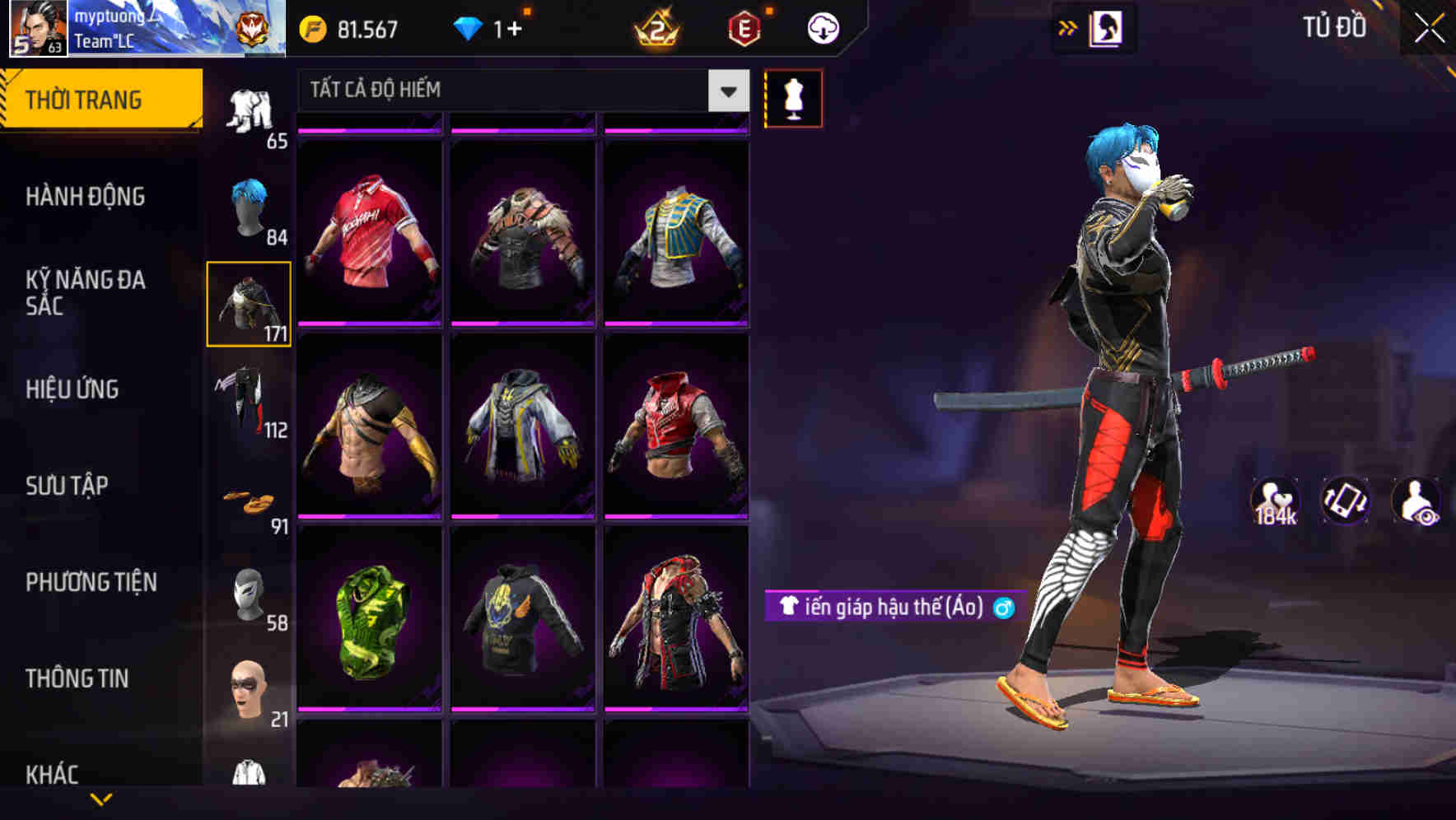
Task: Toggle the mannequin display mode
Action: pyautogui.click(x=793, y=97)
